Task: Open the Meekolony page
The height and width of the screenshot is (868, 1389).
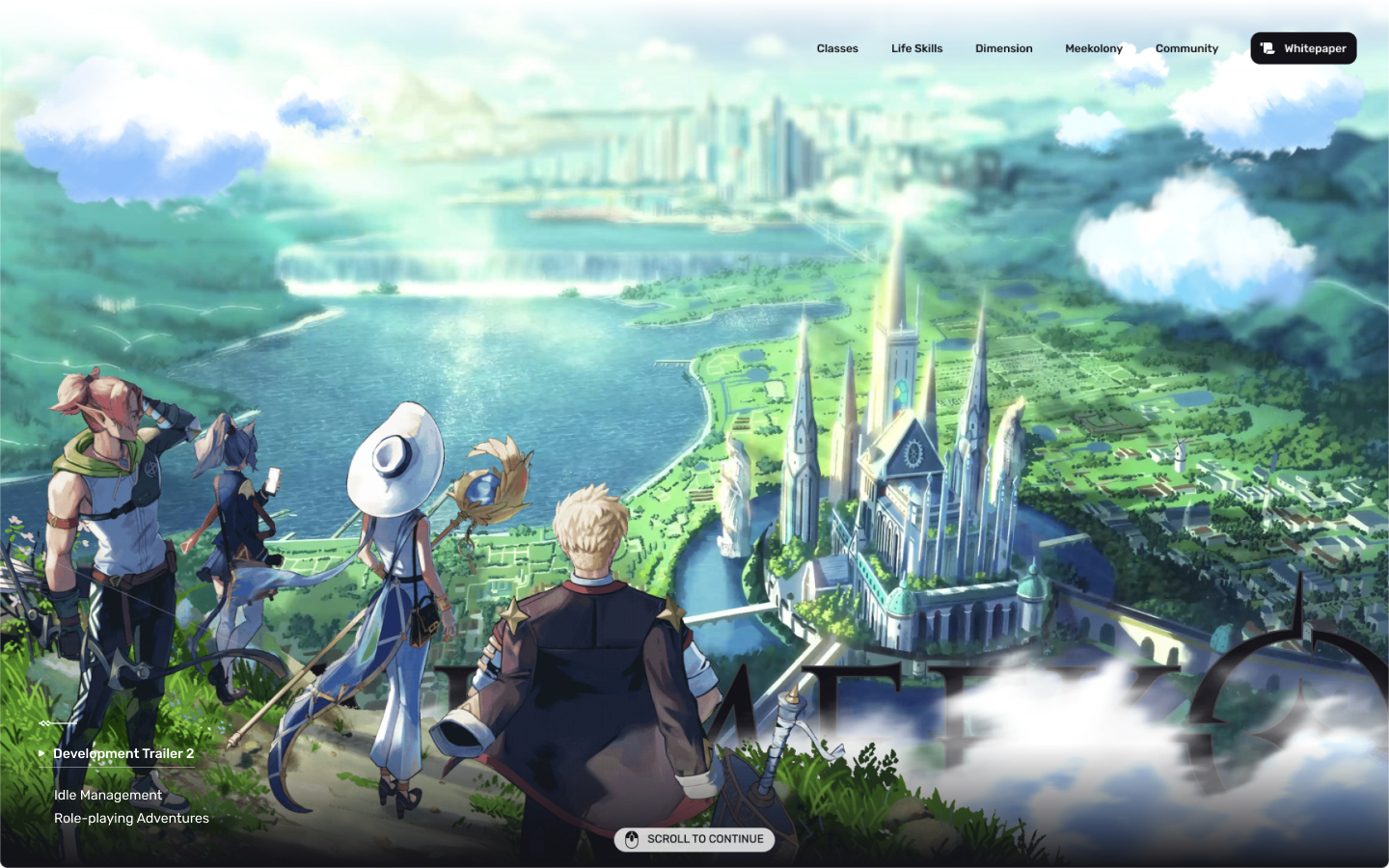Action: [1093, 48]
